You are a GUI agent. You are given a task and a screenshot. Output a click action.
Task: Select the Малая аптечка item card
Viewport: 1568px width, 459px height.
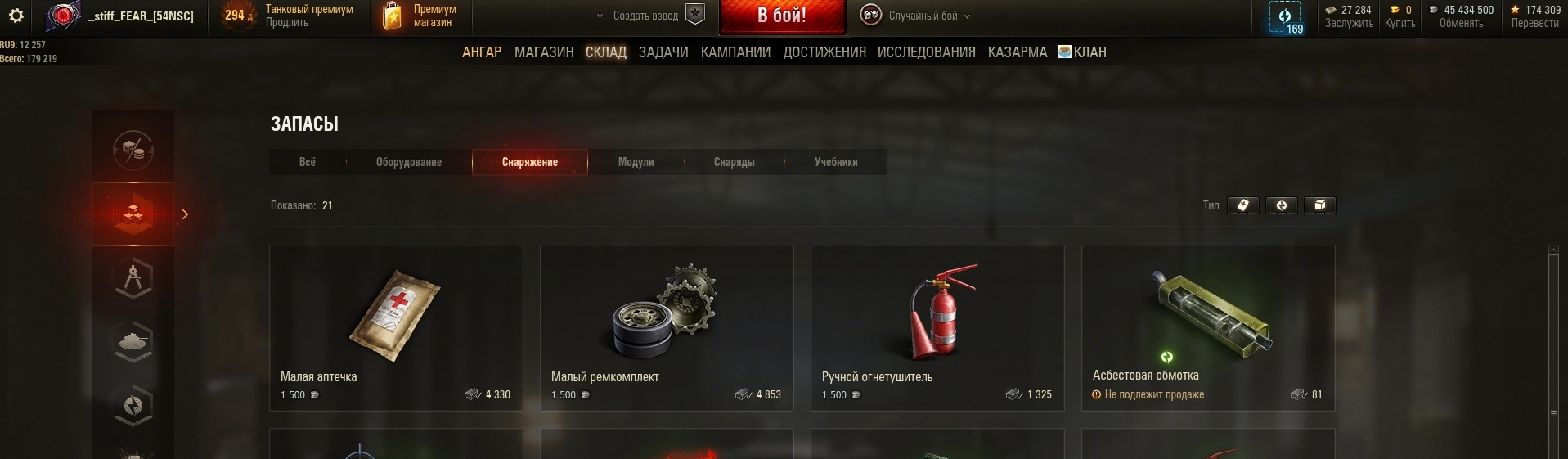(x=396, y=327)
